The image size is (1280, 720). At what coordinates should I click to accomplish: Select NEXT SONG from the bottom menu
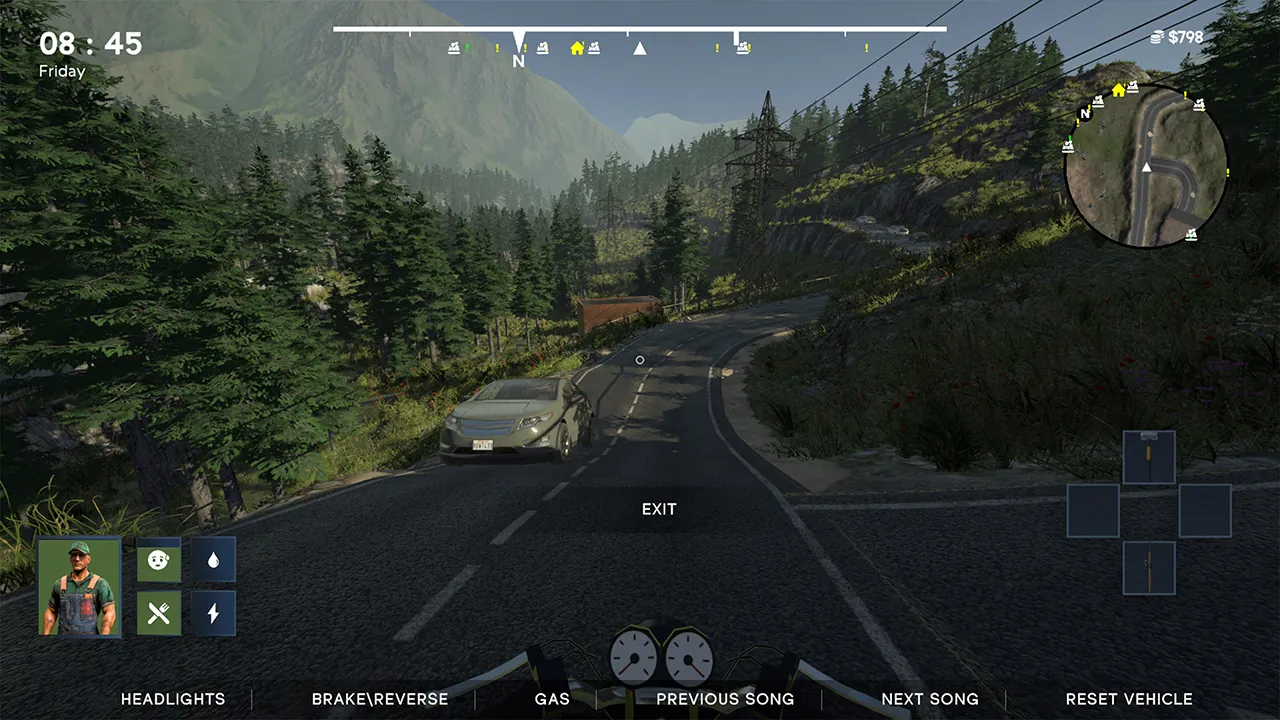(930, 699)
